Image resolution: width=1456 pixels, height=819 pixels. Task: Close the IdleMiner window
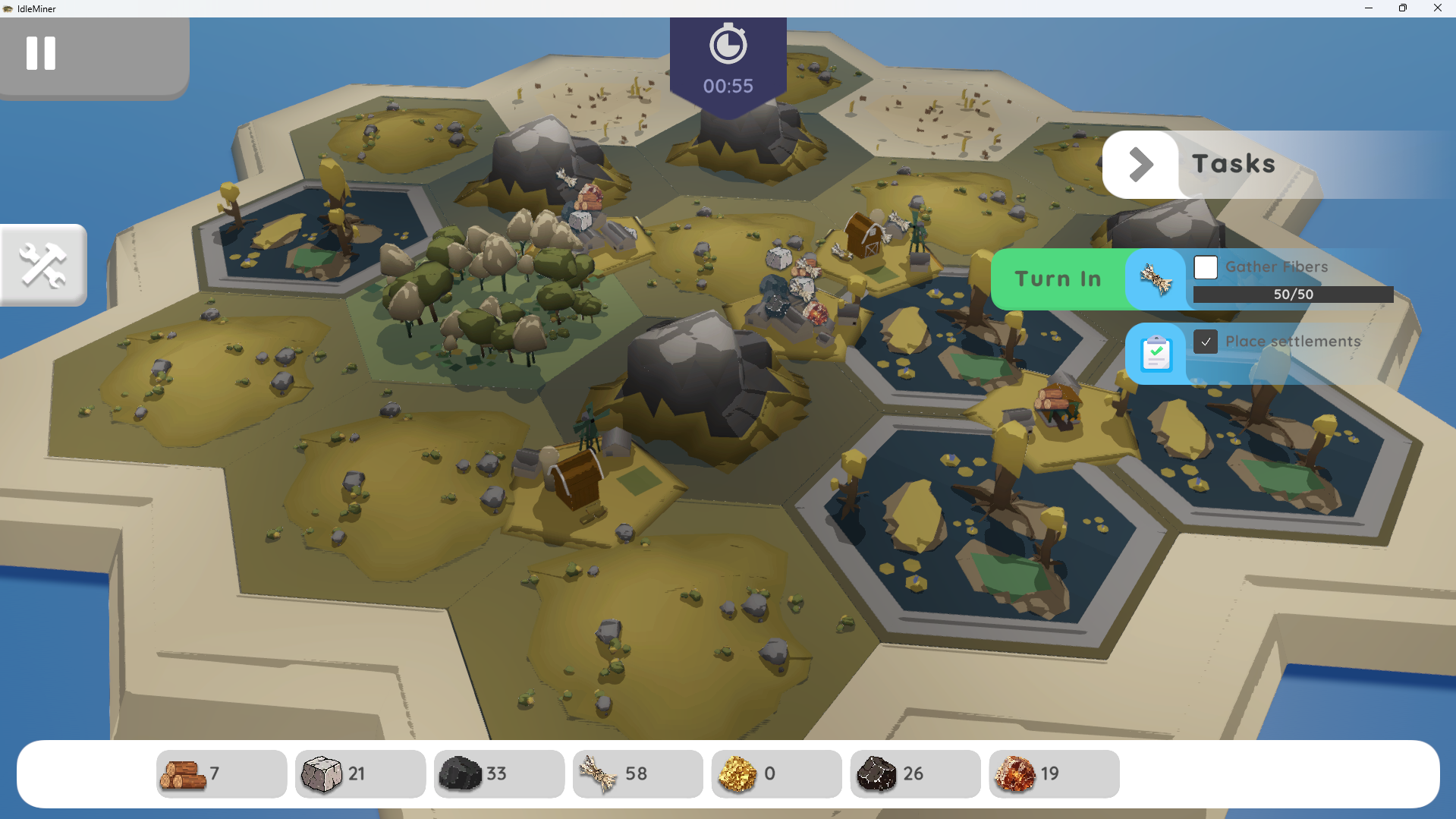[1437, 8]
